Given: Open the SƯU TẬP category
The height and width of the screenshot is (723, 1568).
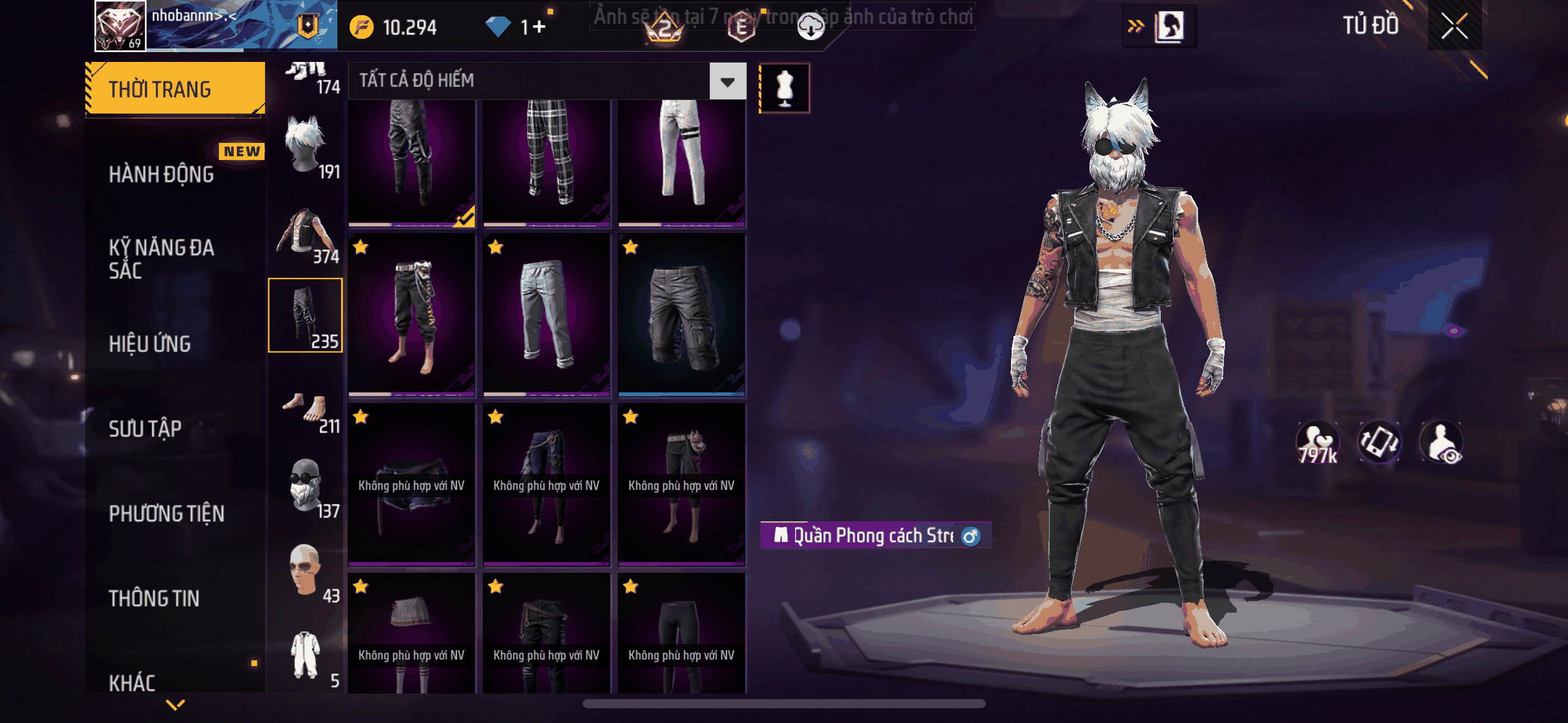Looking at the screenshot, I should [x=145, y=429].
